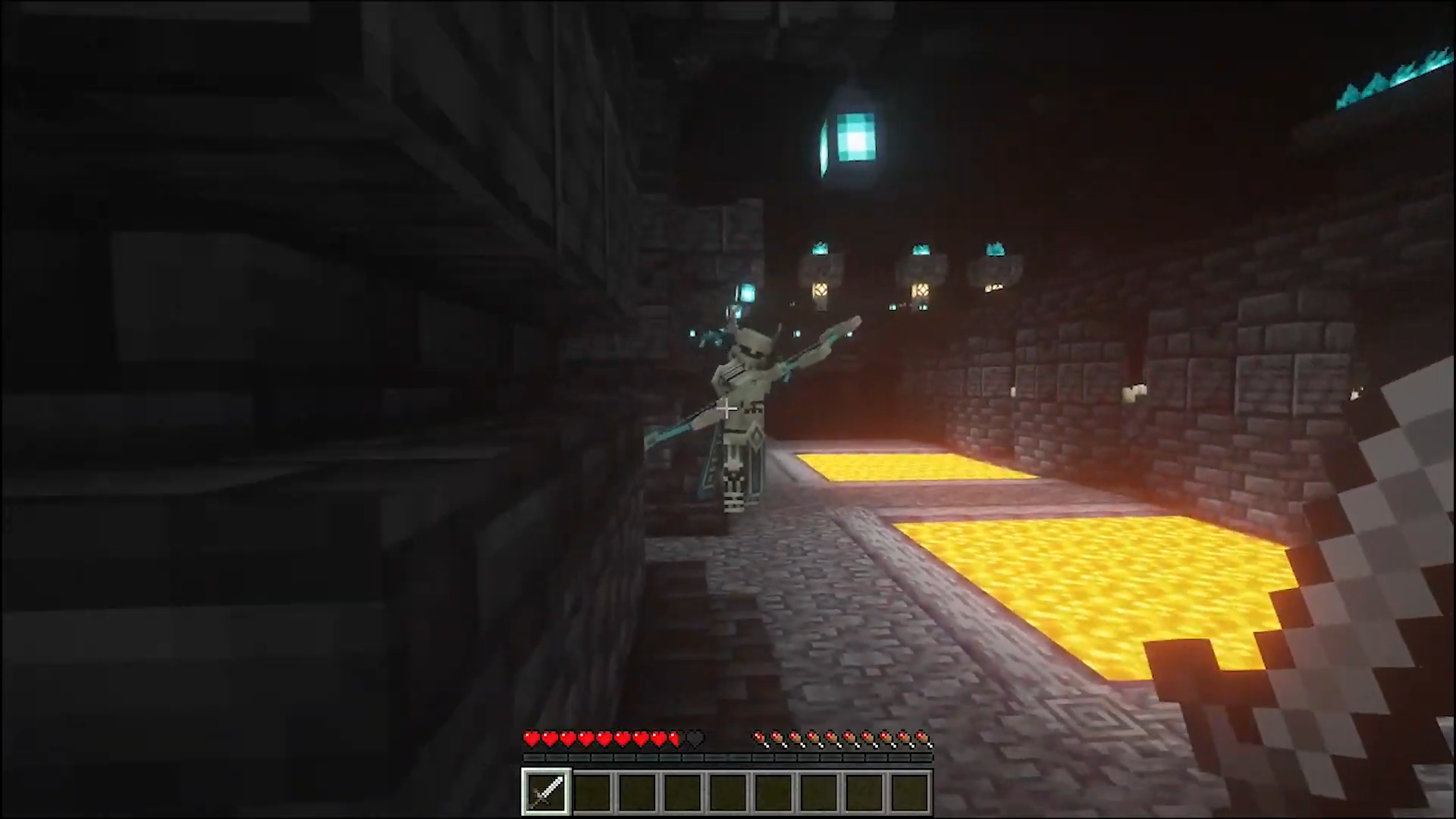Click the crosshair at screen center
This screenshot has height=819, width=1456.
(x=726, y=409)
